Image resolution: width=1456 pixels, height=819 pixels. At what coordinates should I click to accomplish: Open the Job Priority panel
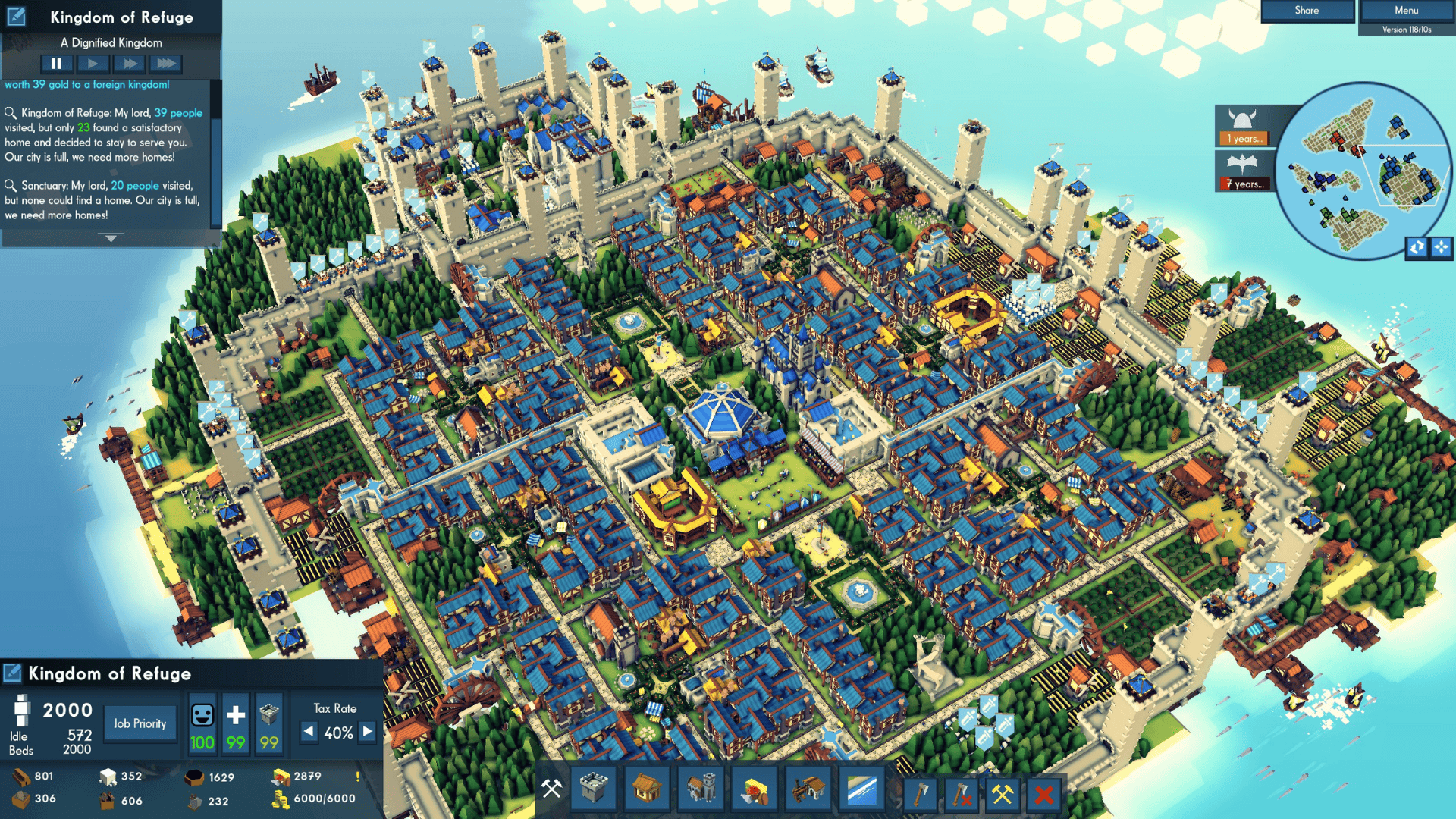pos(140,723)
